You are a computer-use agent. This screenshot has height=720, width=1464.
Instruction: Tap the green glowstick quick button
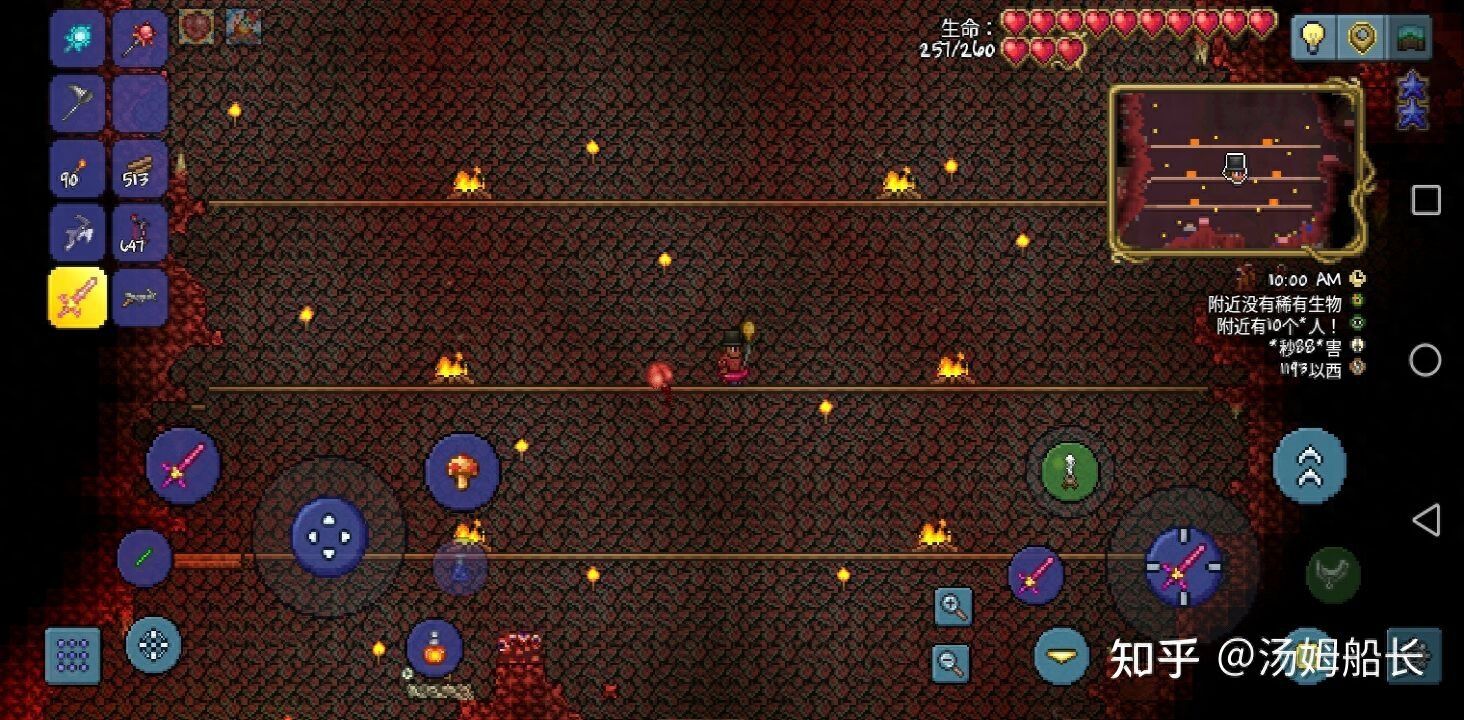pyautogui.click(x=144, y=558)
